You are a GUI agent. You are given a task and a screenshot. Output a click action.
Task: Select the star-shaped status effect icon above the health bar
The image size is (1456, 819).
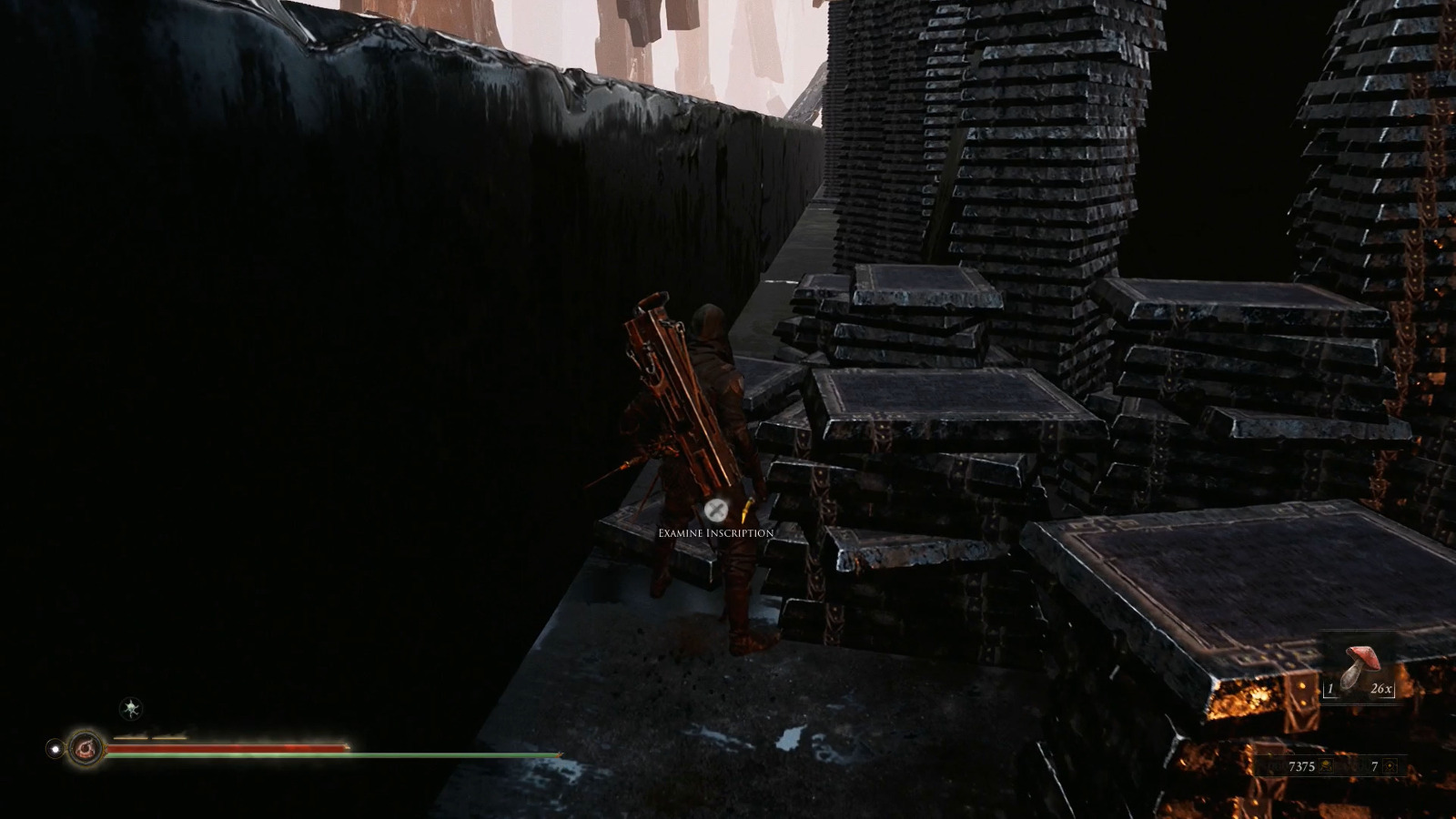click(x=130, y=708)
